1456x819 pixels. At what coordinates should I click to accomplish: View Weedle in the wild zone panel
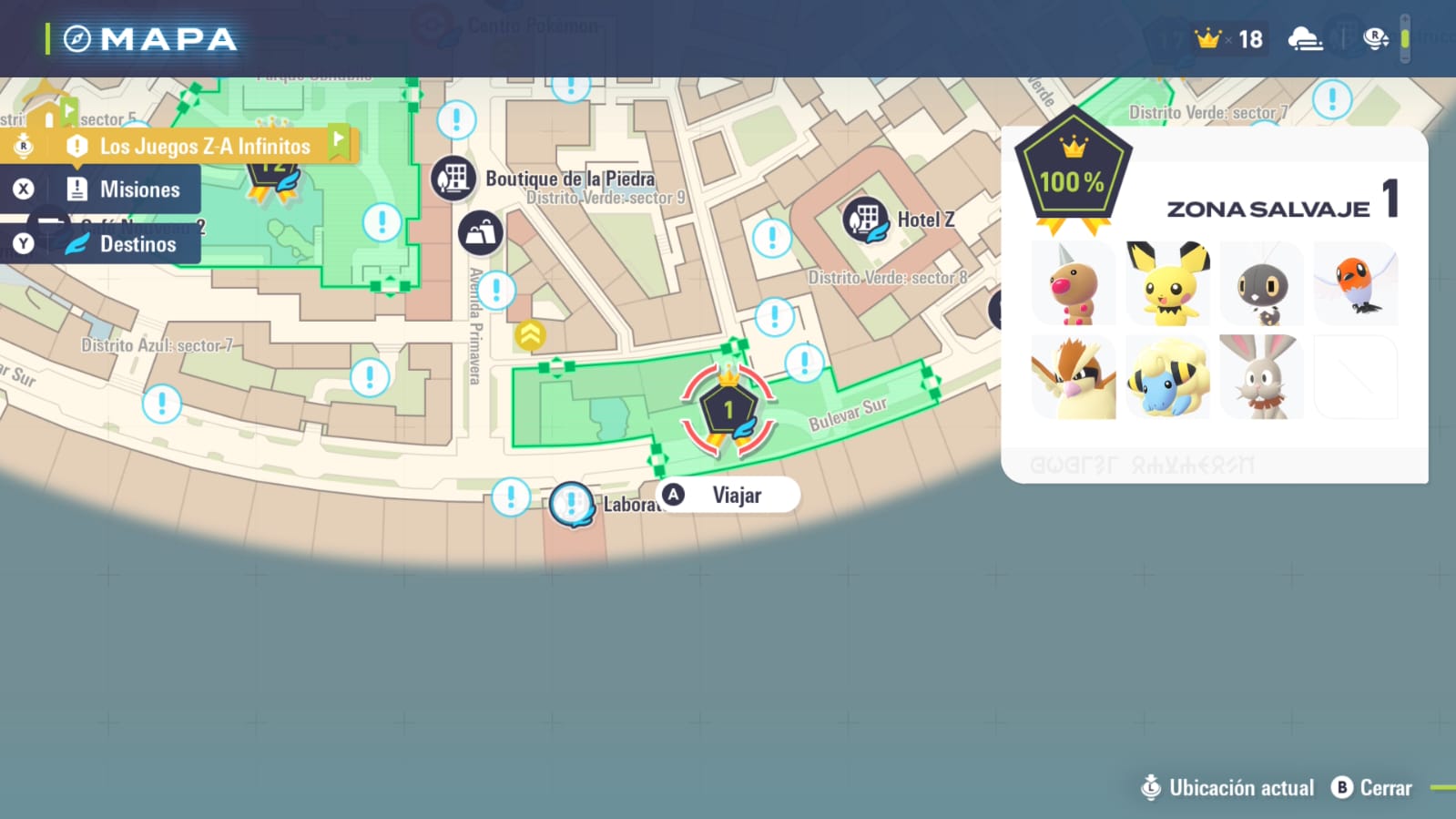1074,283
